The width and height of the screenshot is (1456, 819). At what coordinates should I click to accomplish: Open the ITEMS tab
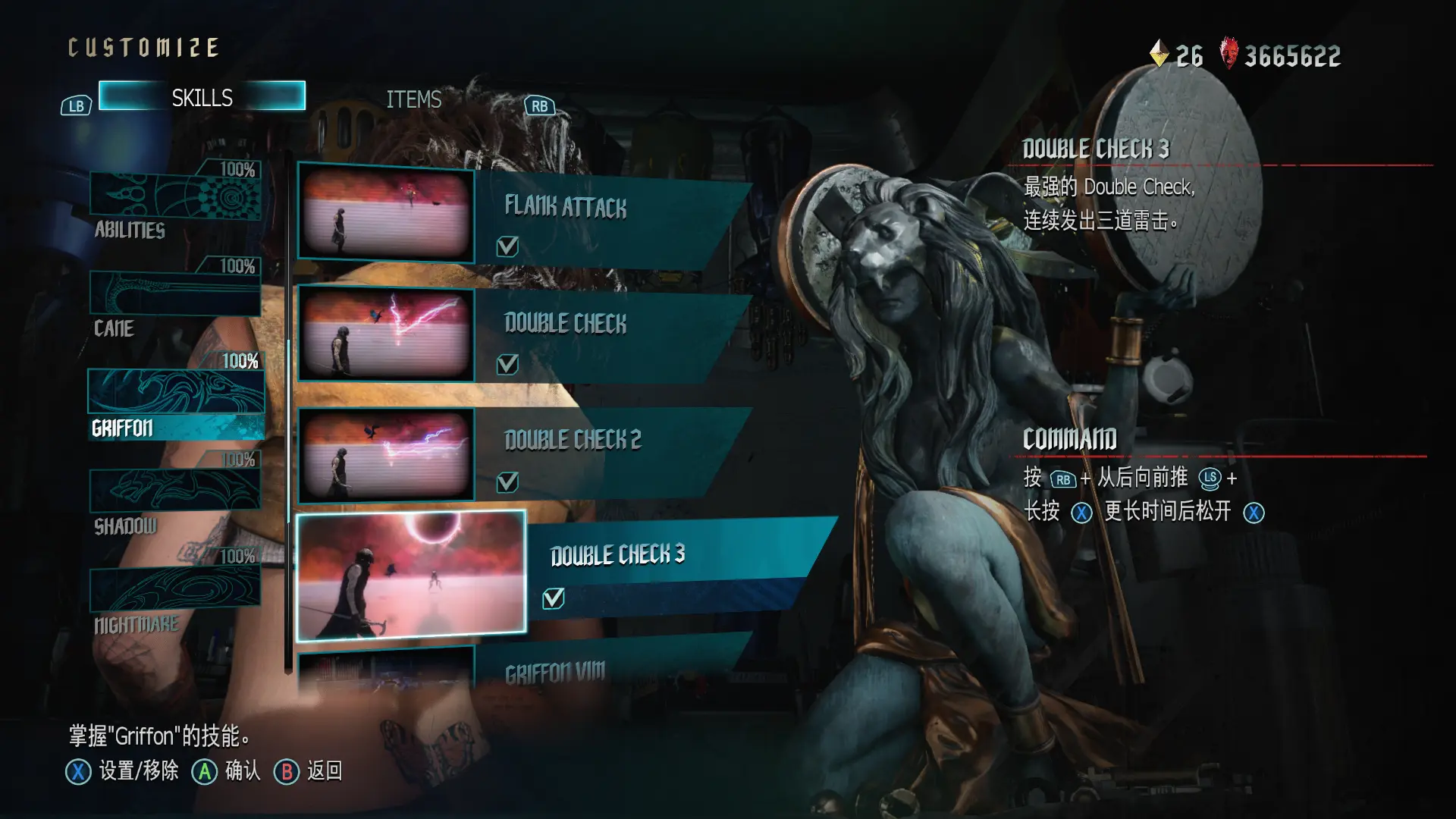pos(413,99)
